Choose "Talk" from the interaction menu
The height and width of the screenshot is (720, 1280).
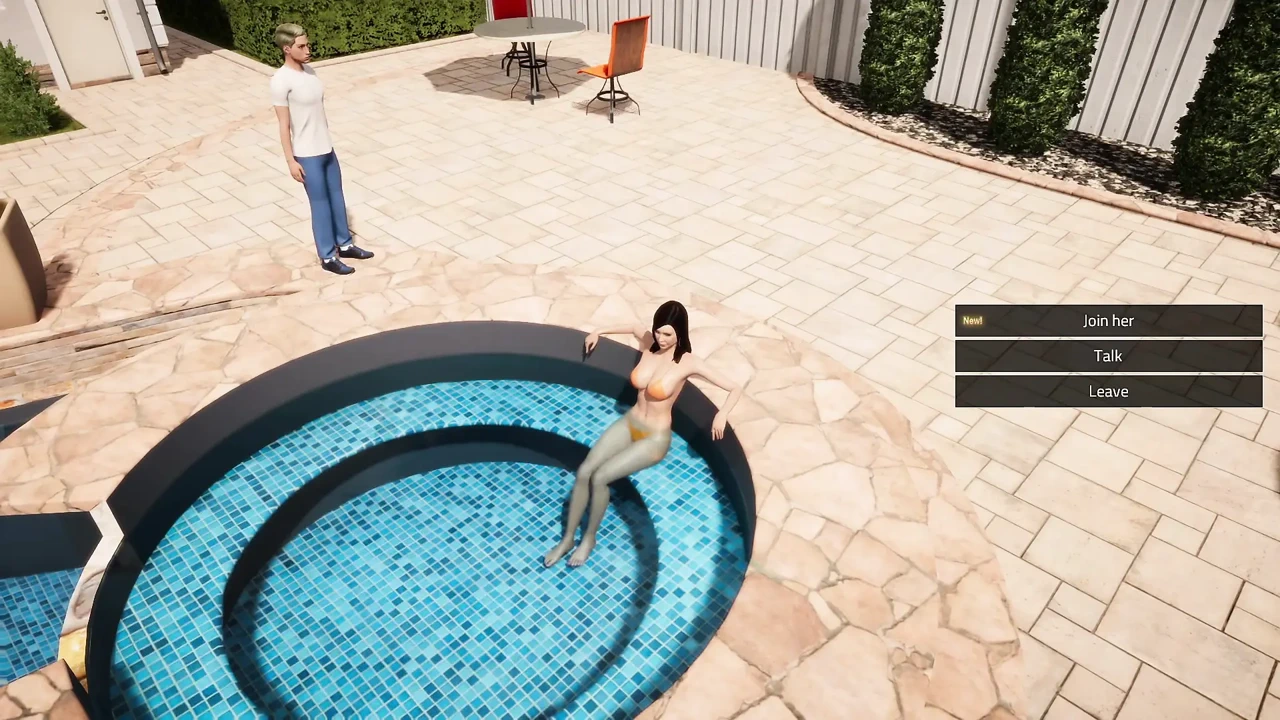click(1108, 356)
